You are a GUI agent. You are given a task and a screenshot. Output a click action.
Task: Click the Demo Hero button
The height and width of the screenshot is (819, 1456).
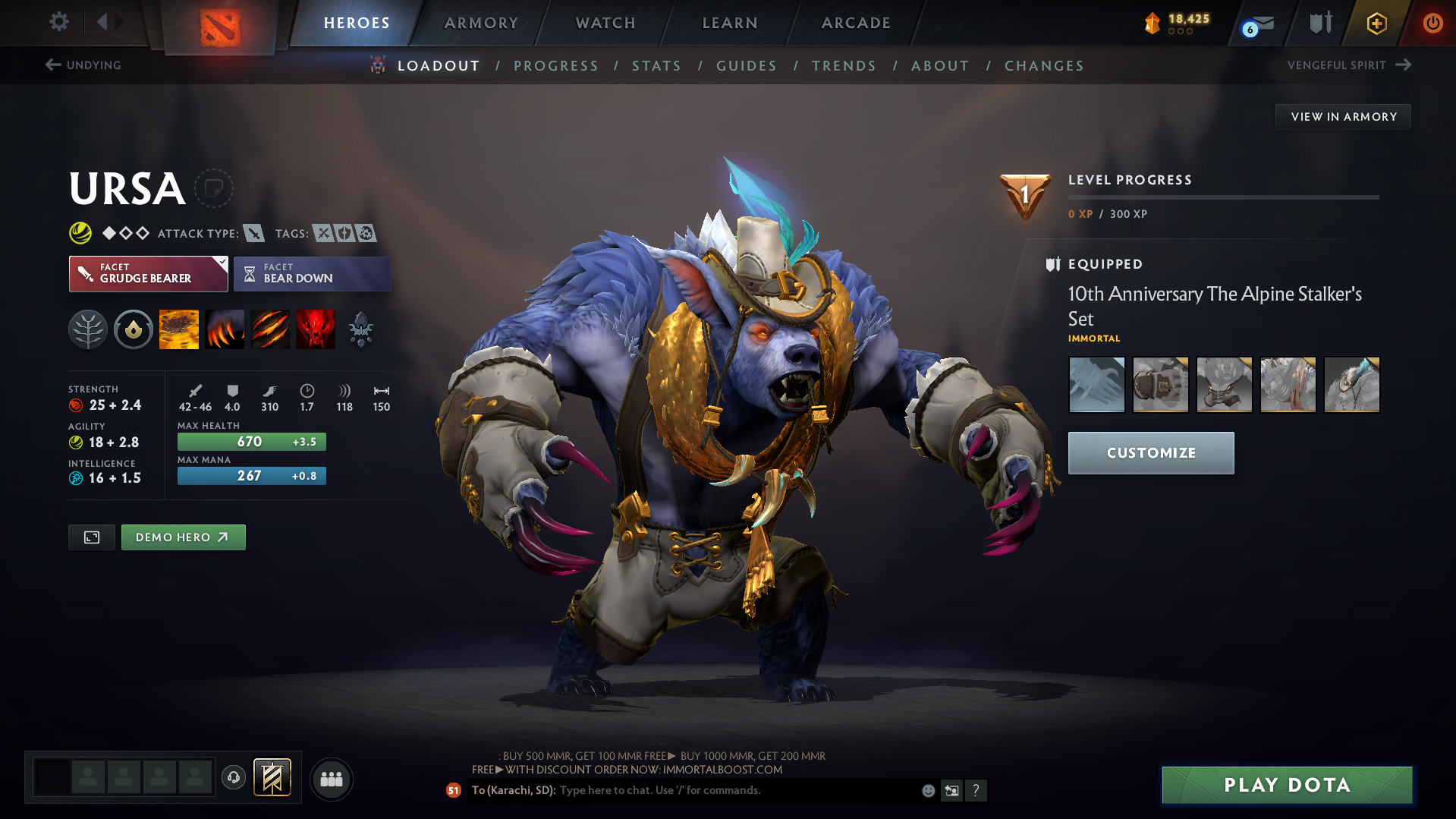(x=183, y=537)
